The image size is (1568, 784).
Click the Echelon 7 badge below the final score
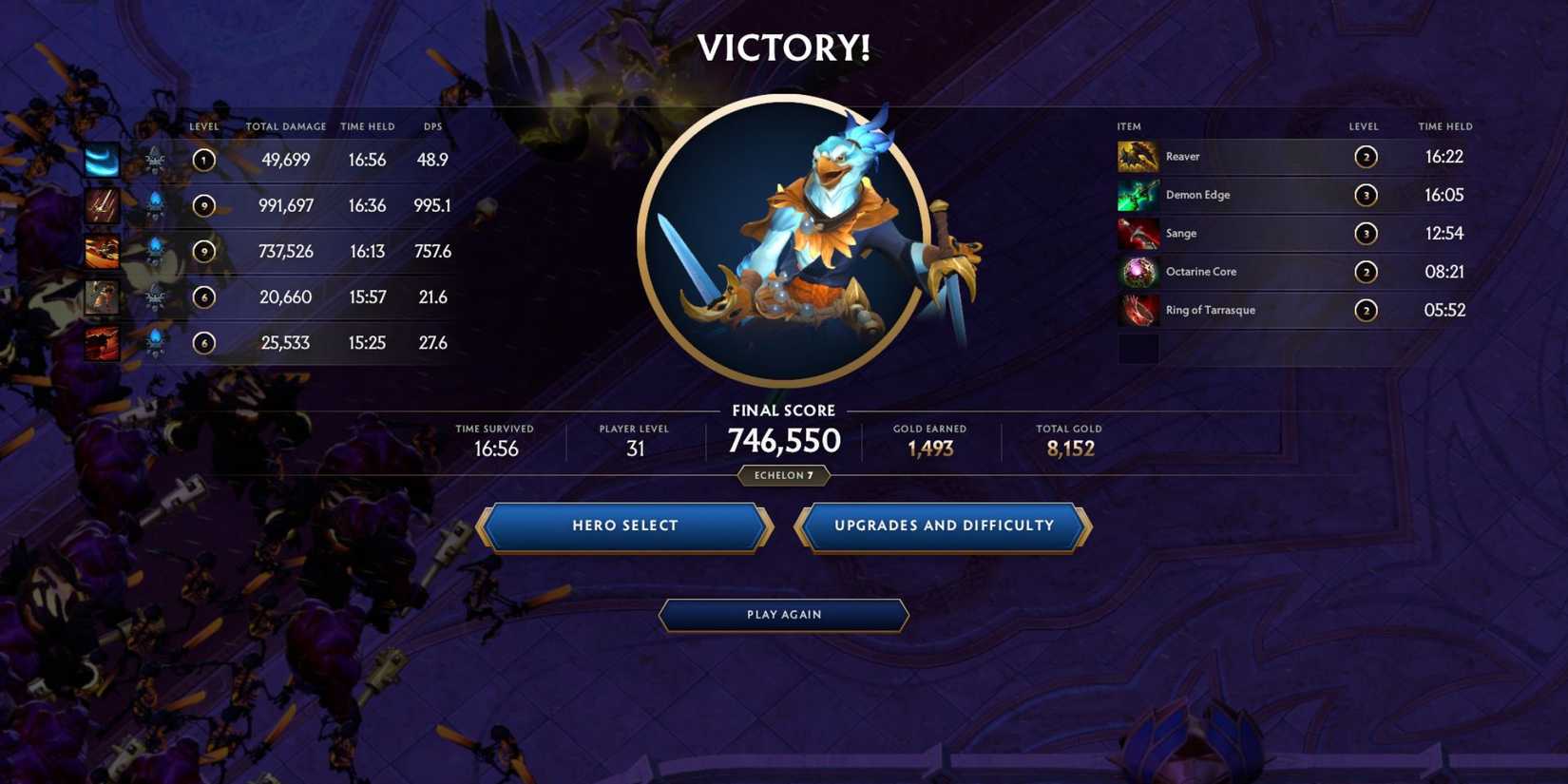[x=783, y=475]
